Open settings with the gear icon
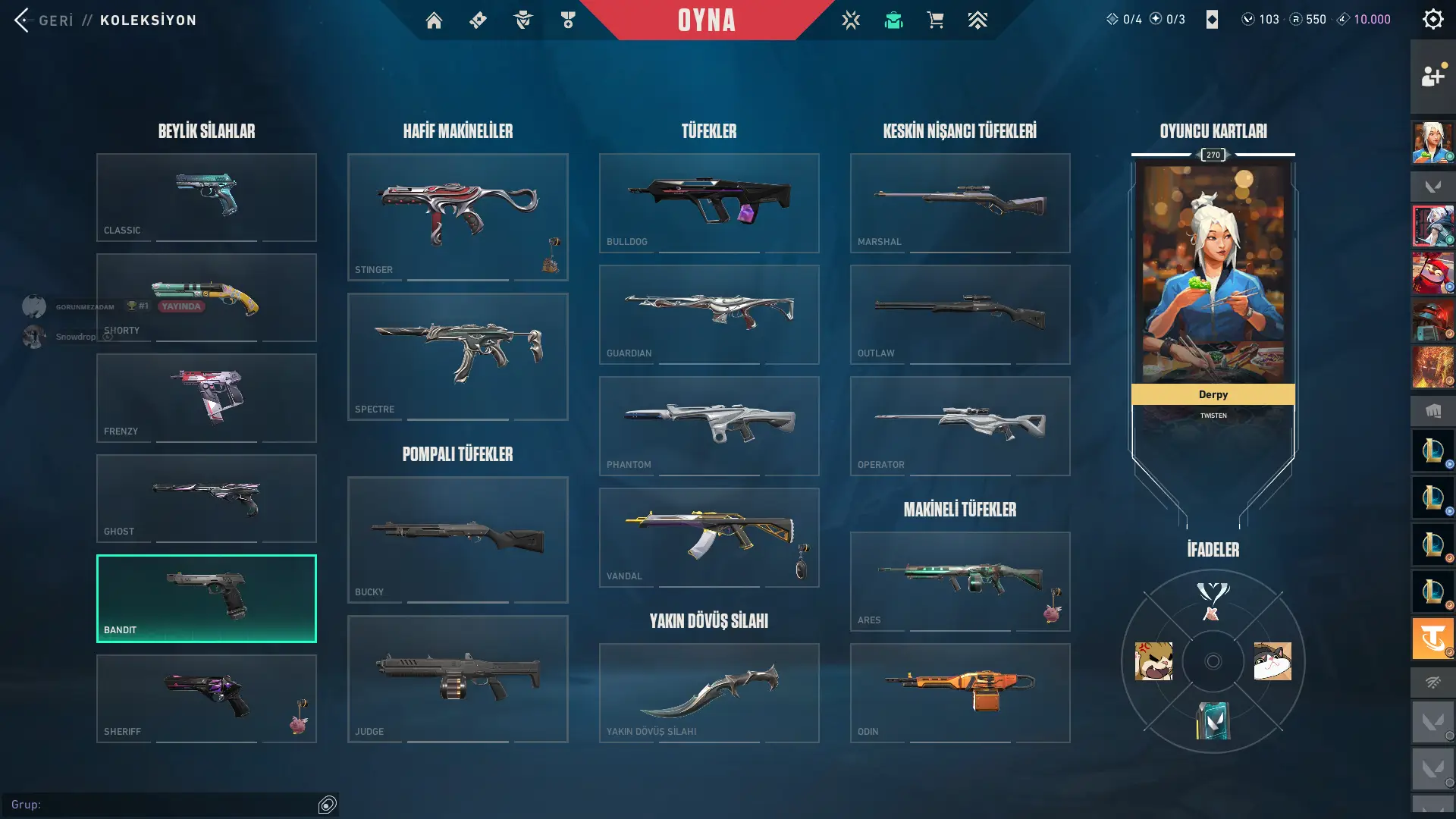 [x=1432, y=20]
